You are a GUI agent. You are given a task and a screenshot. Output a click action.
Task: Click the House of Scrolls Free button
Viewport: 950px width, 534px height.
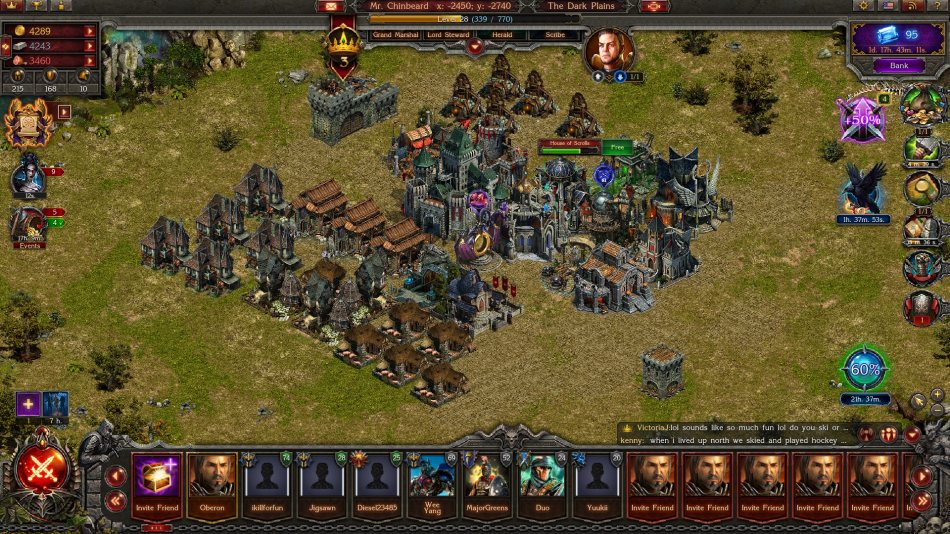(618, 147)
